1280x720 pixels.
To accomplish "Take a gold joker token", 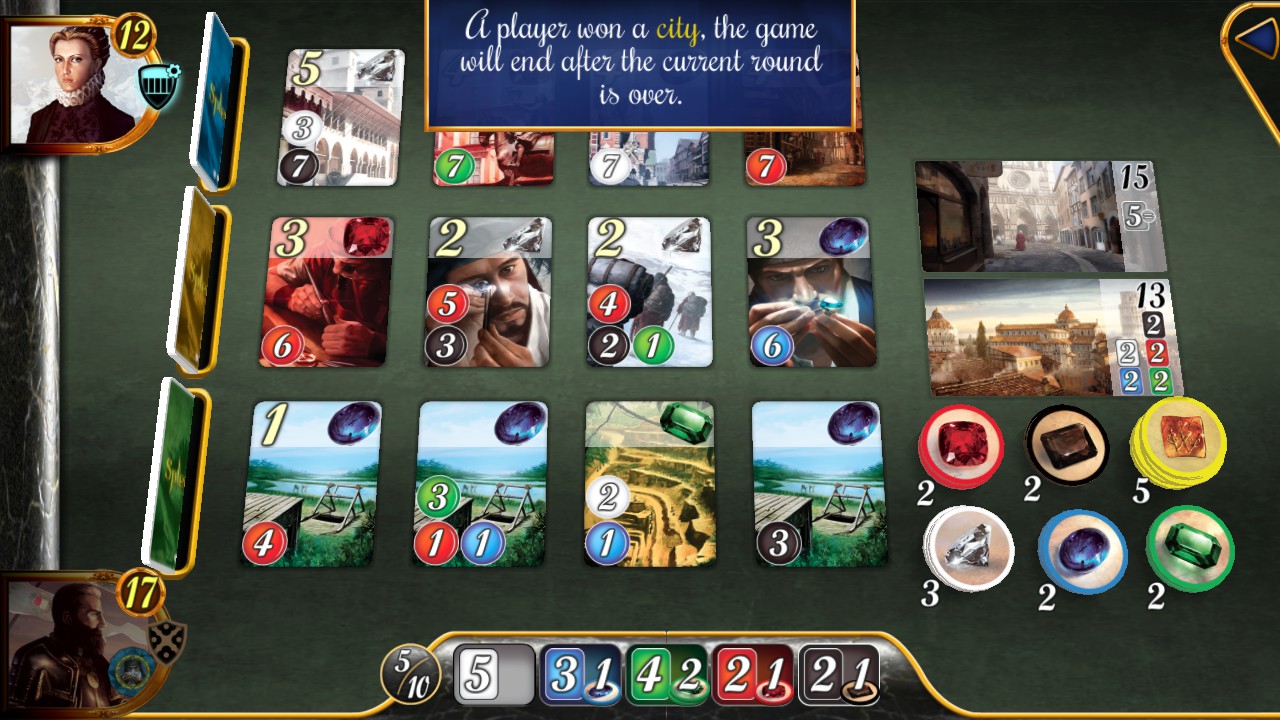I will coord(1183,444).
